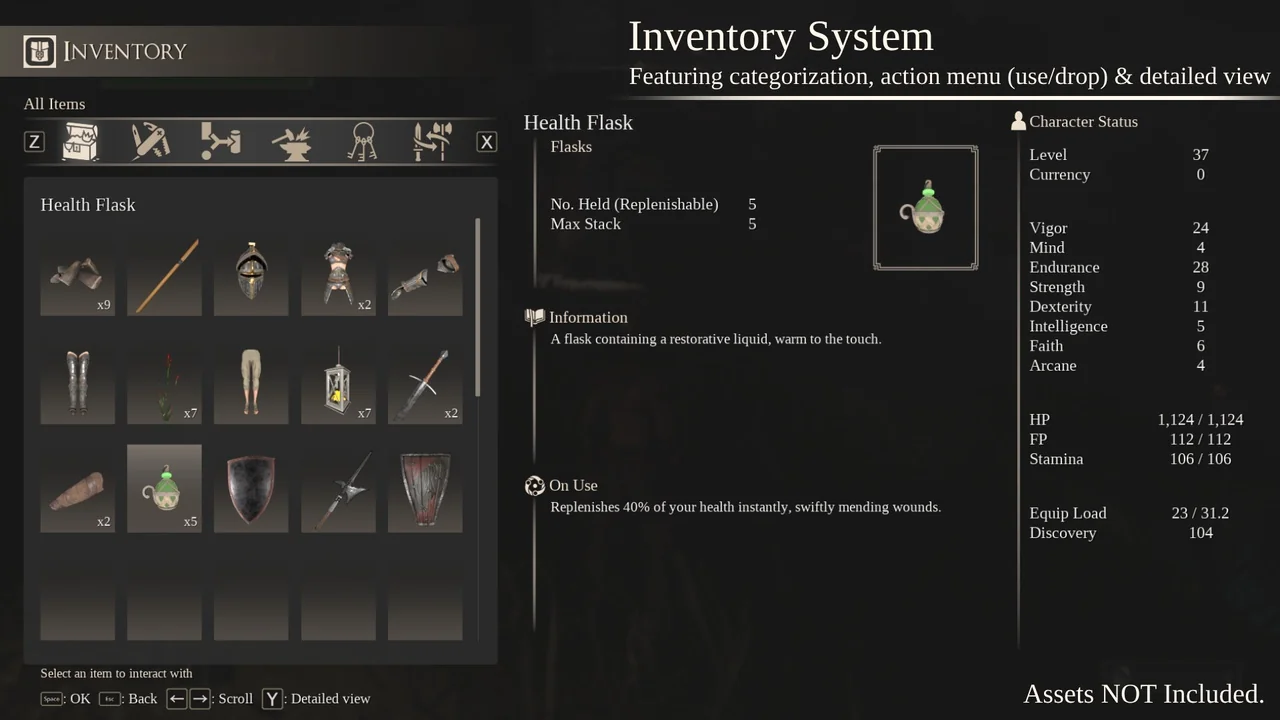The height and width of the screenshot is (720, 1280).
Task: Select the key items category icon
Action: pyautogui.click(x=362, y=141)
